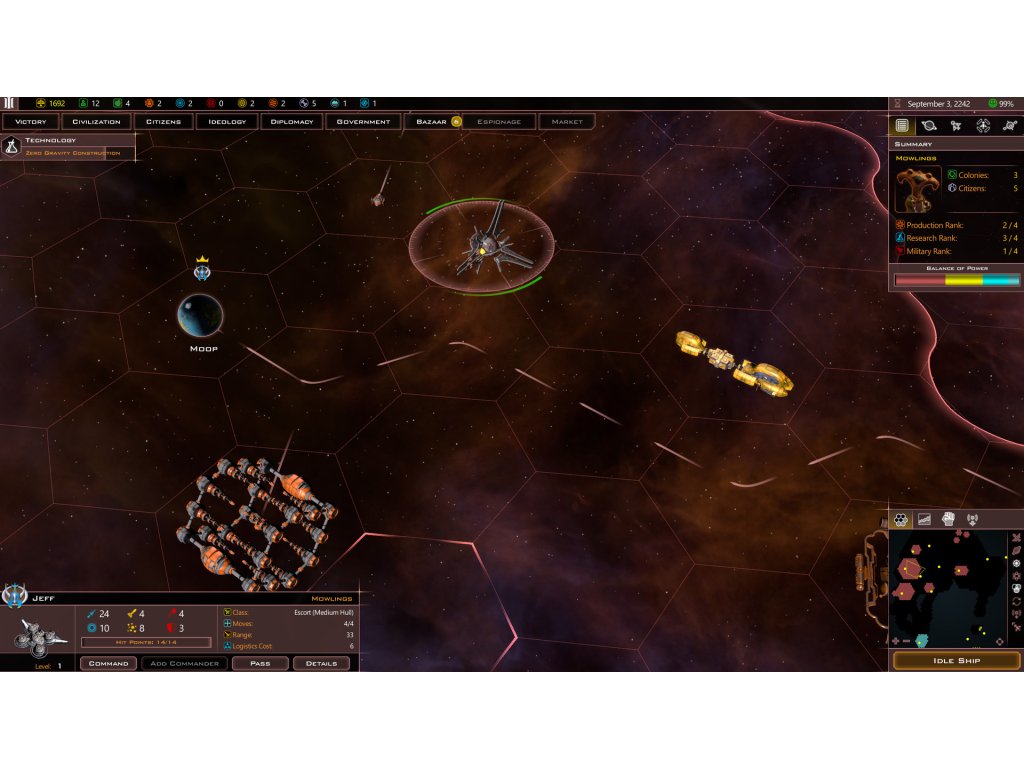Open the Diplomacy screen
Screen dimensions: 1024x768
tap(294, 122)
